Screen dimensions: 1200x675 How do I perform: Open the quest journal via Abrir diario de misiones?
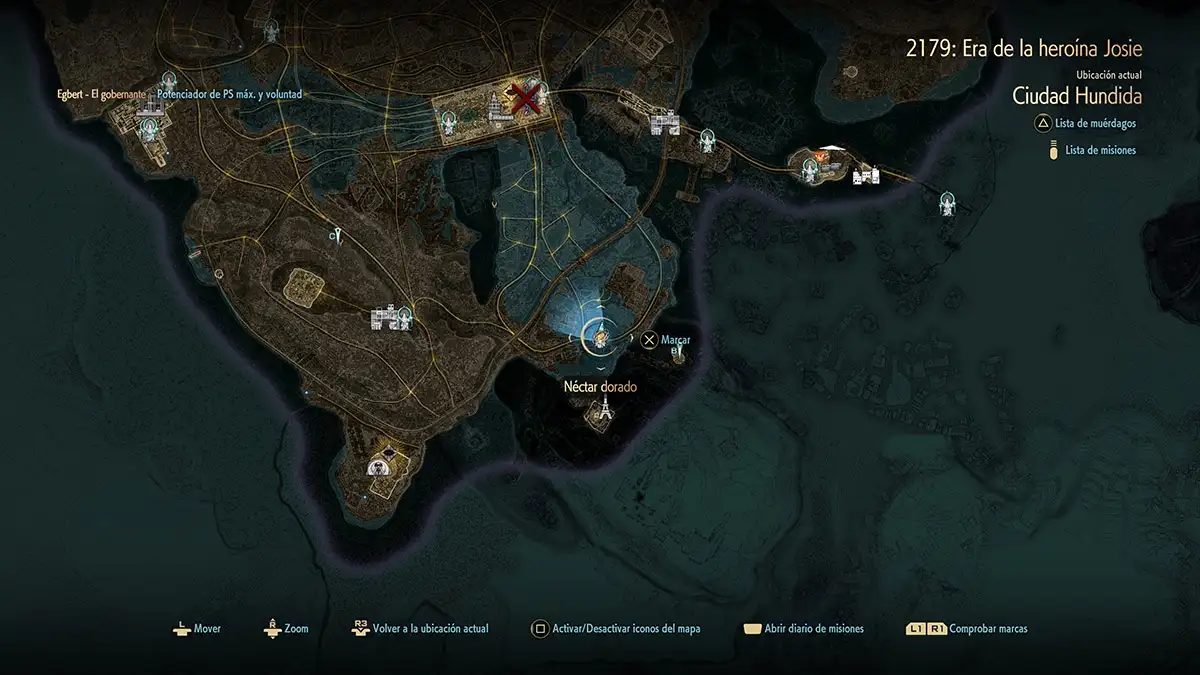pos(813,629)
